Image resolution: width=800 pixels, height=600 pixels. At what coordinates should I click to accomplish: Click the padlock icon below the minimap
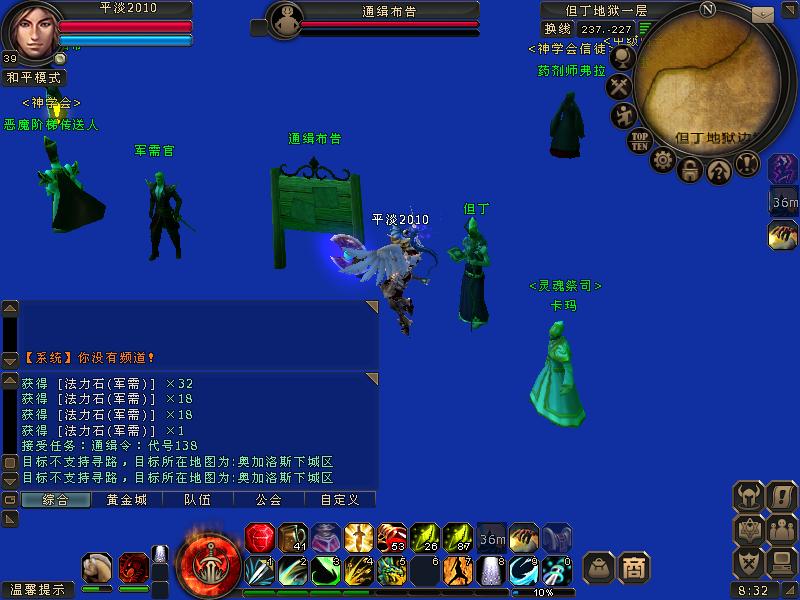coord(690,170)
